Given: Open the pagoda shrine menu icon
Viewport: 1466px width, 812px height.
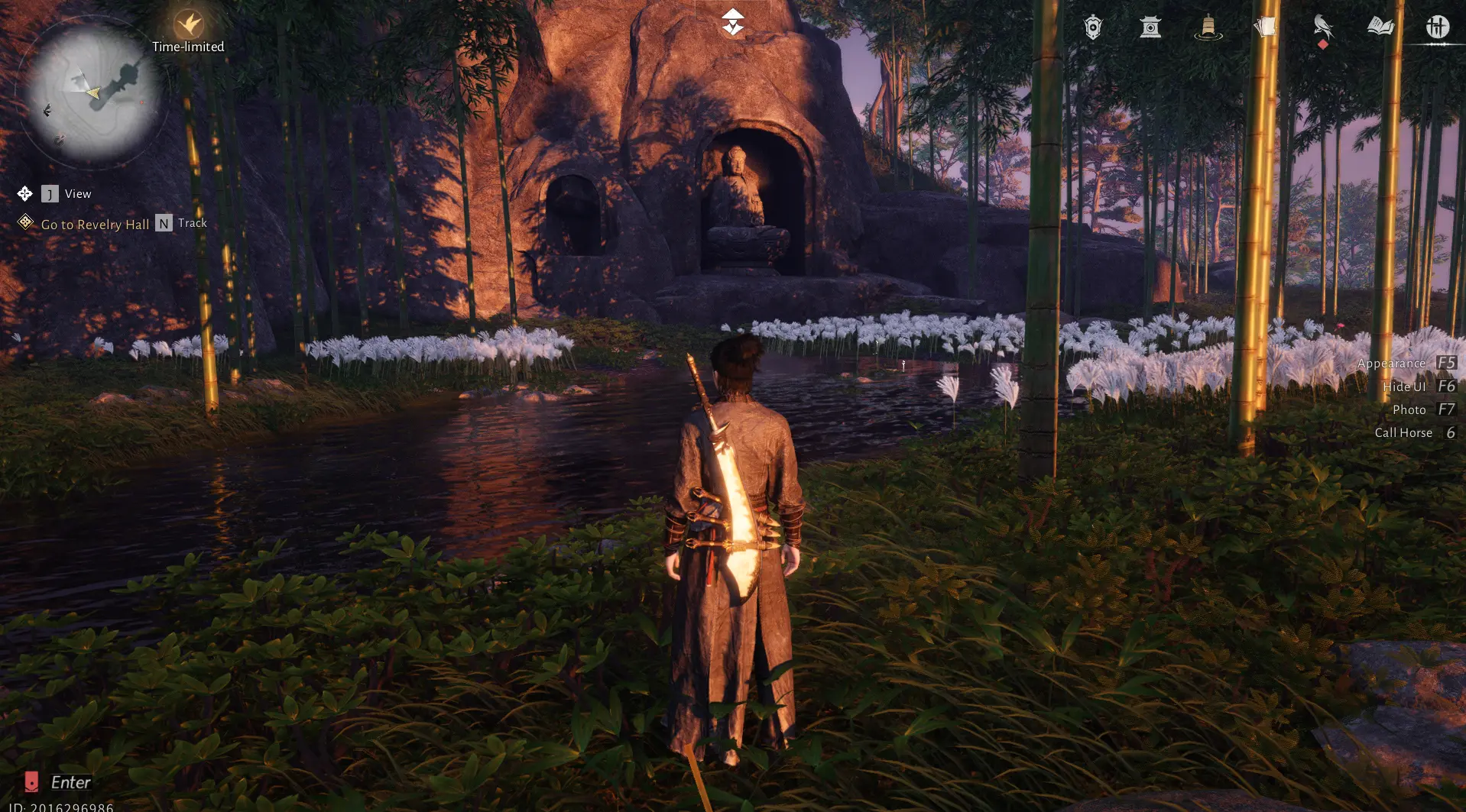Looking at the screenshot, I should tap(1150, 27).
